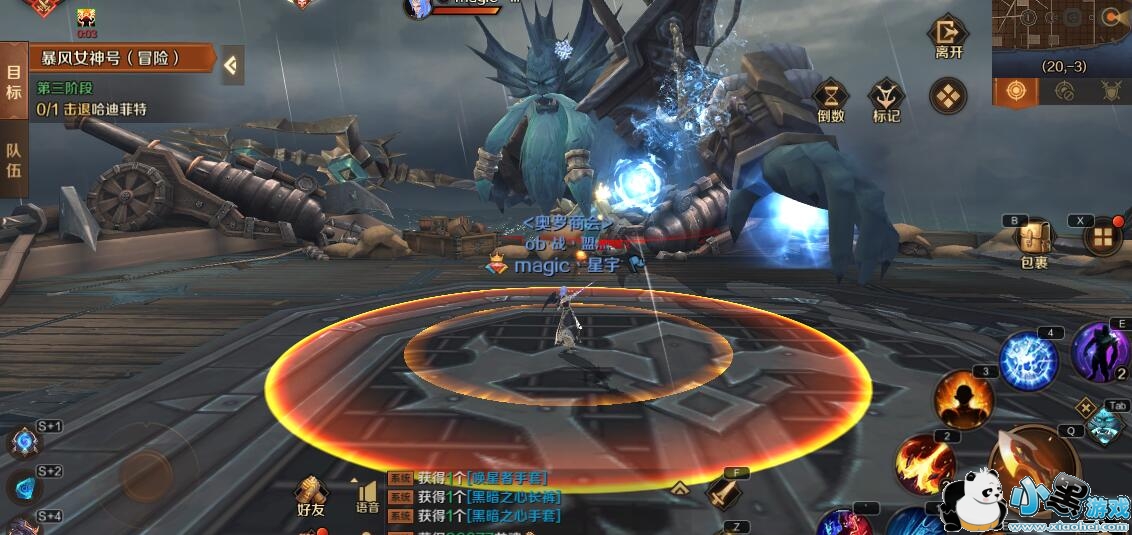Open the 包裹 backpack
The height and width of the screenshot is (535, 1132).
(x=1034, y=242)
